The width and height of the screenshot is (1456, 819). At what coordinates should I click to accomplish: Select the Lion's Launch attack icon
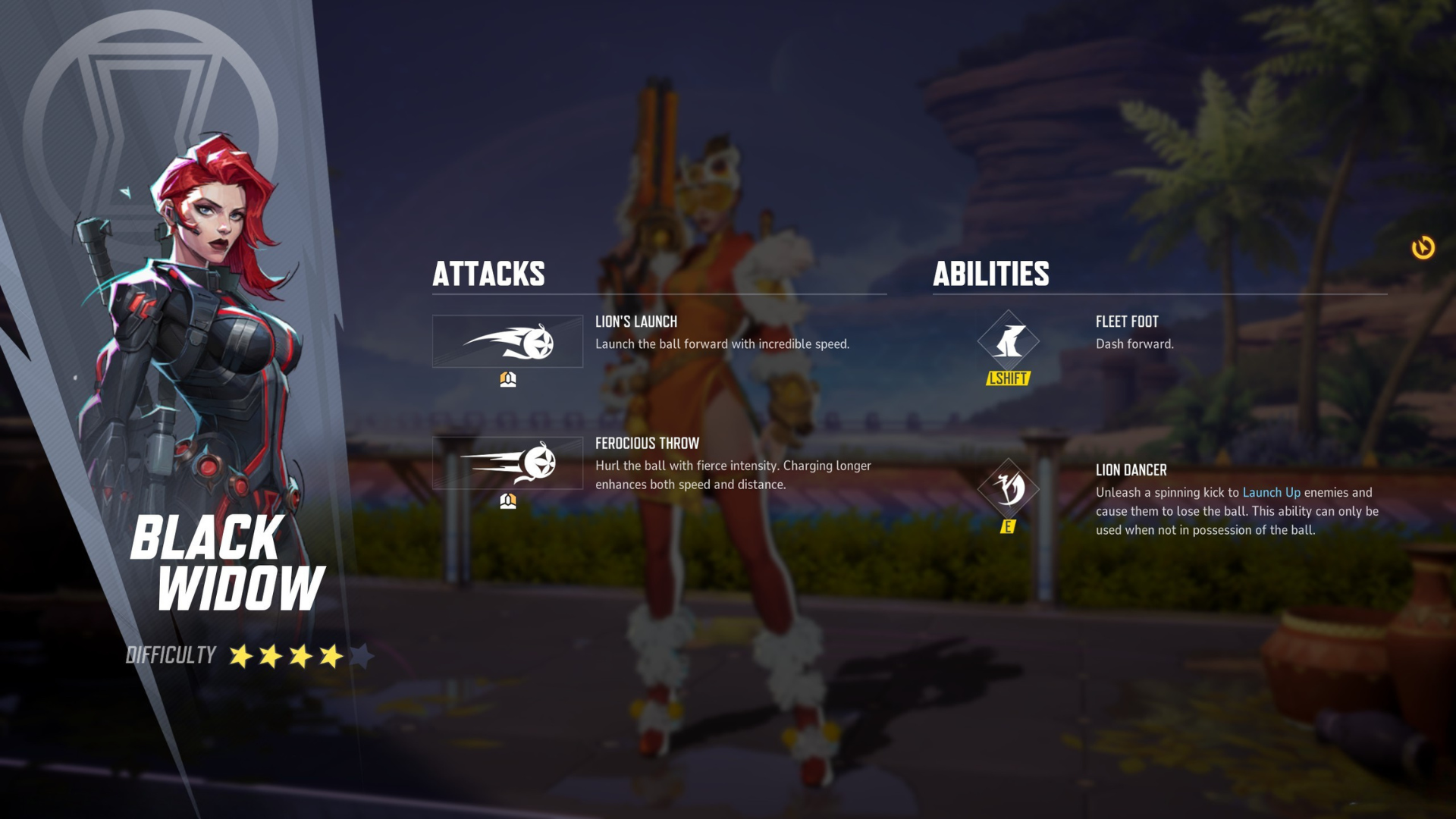pos(507,342)
